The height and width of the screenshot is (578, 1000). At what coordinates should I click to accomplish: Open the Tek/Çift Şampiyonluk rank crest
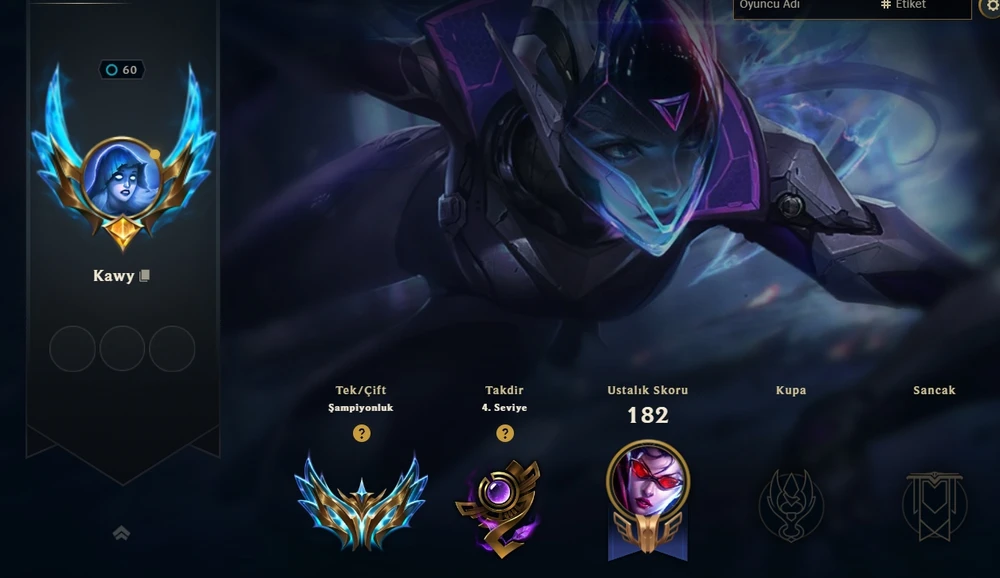tap(361, 500)
